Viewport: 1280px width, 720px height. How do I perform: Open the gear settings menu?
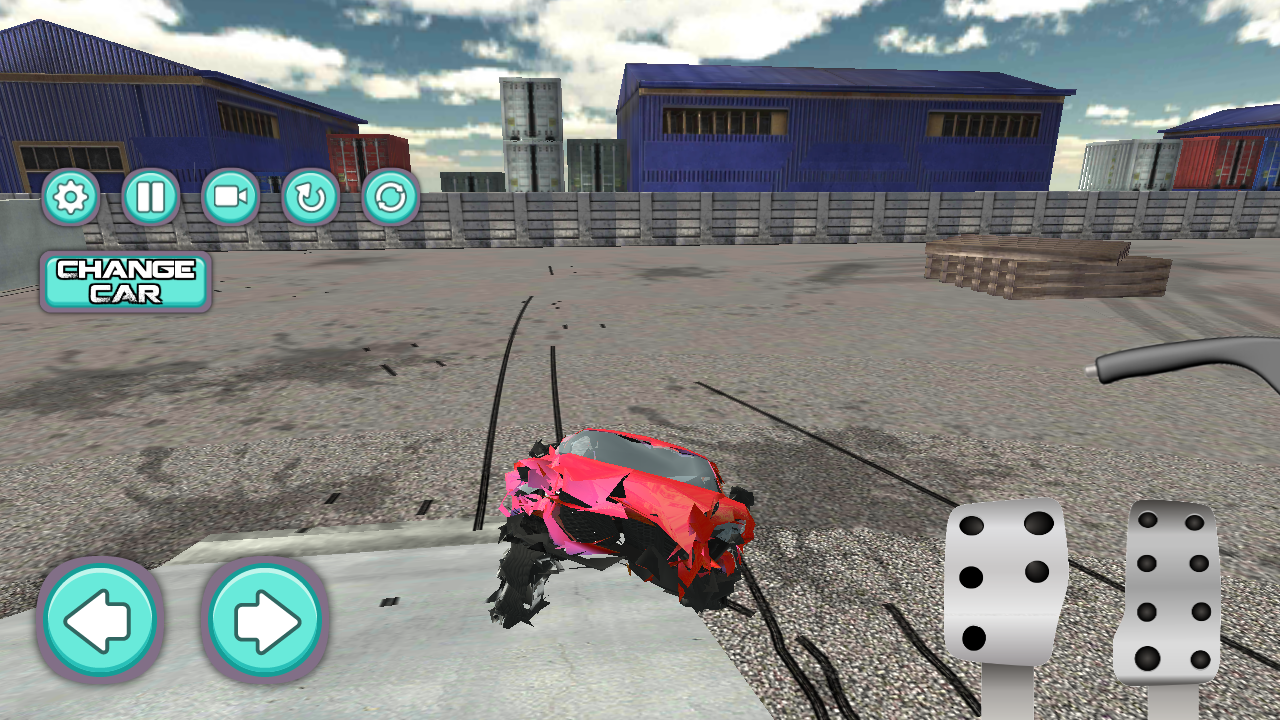tap(70, 197)
